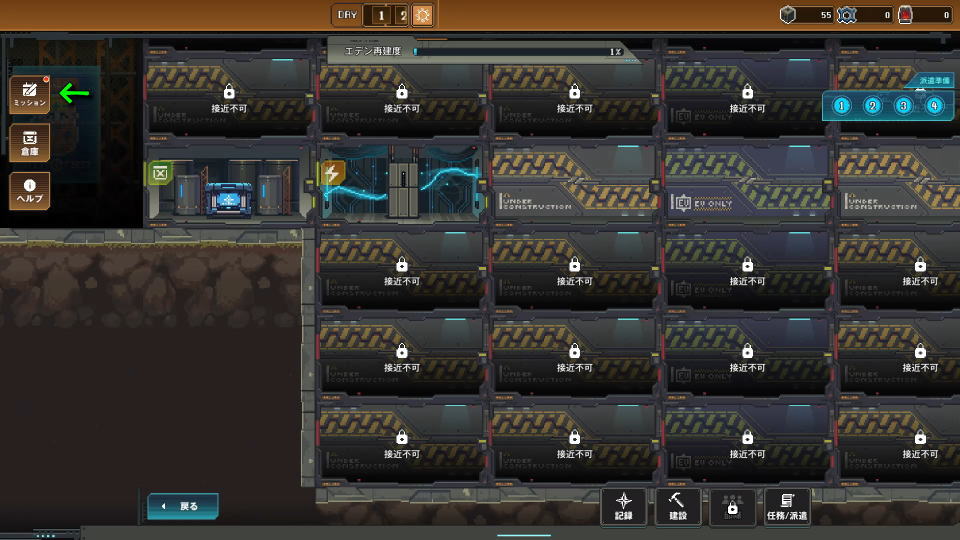
Task: Open the 任務/派遣 assignment menu
Action: point(787,506)
